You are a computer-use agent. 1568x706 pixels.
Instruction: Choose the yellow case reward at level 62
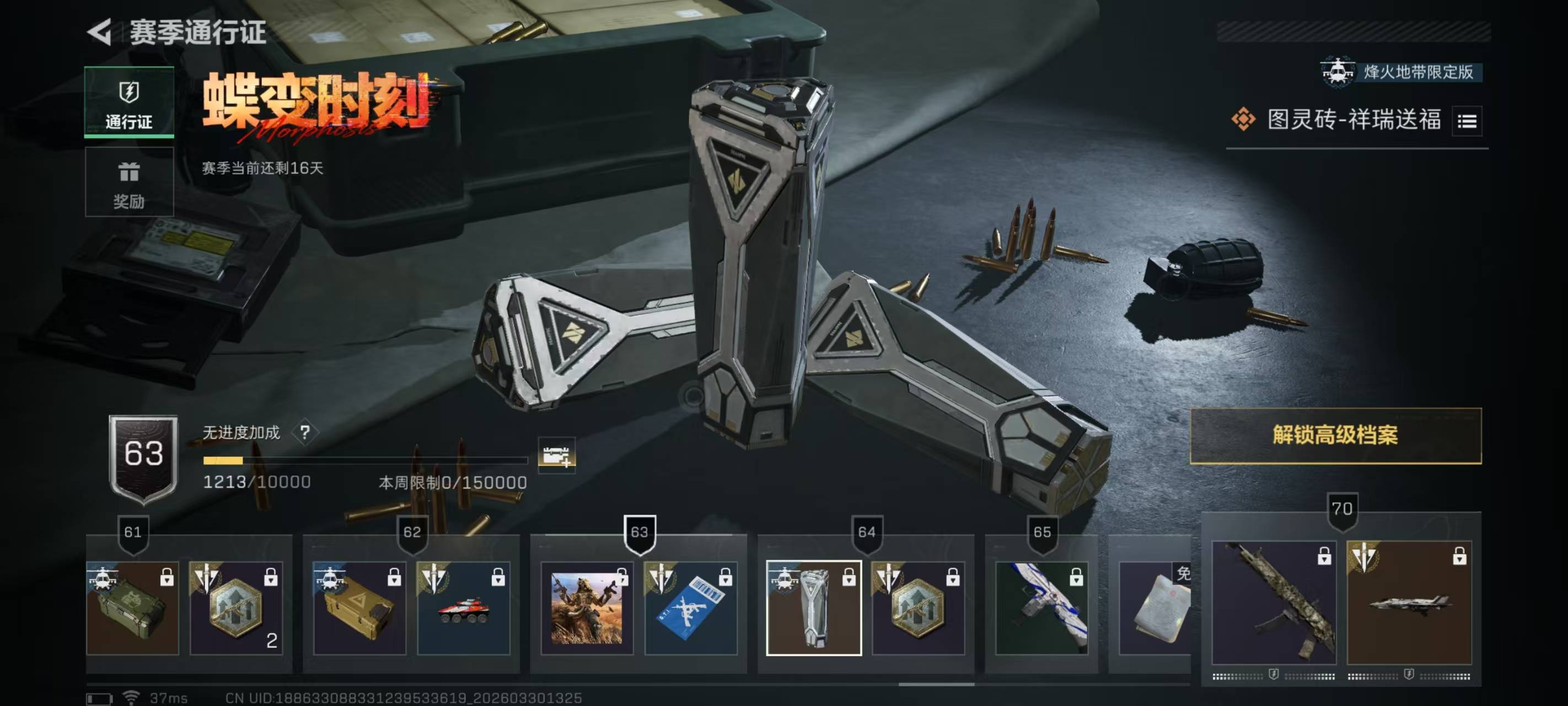(x=359, y=608)
